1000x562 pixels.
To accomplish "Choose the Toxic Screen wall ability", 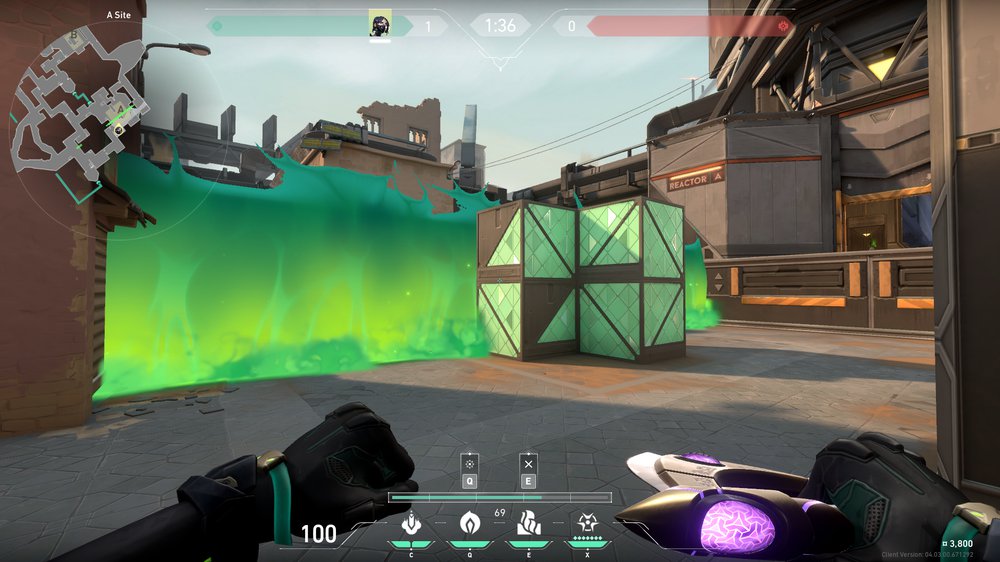I will coord(527,523).
